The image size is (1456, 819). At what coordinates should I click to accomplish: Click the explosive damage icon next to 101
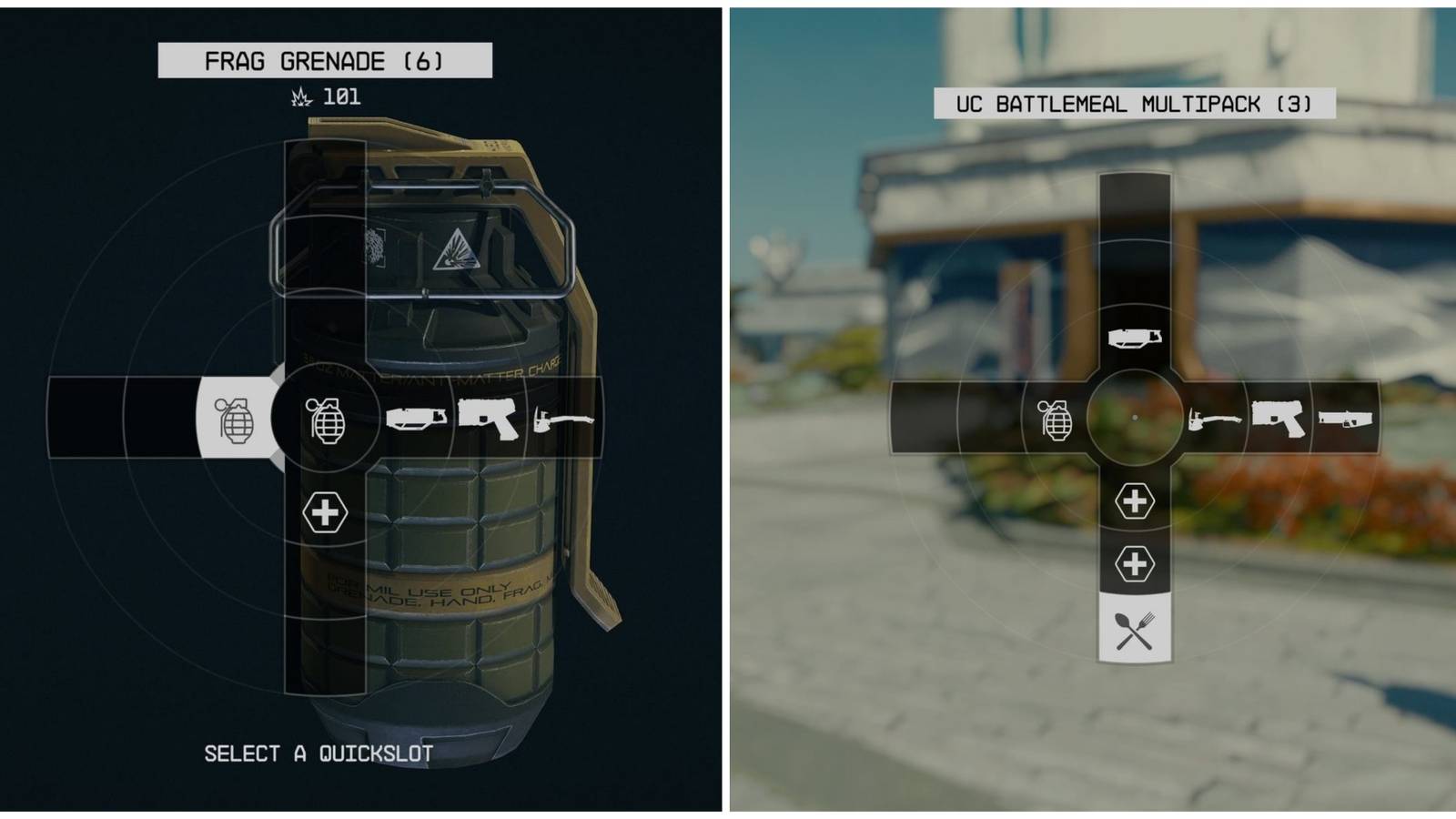[x=299, y=96]
